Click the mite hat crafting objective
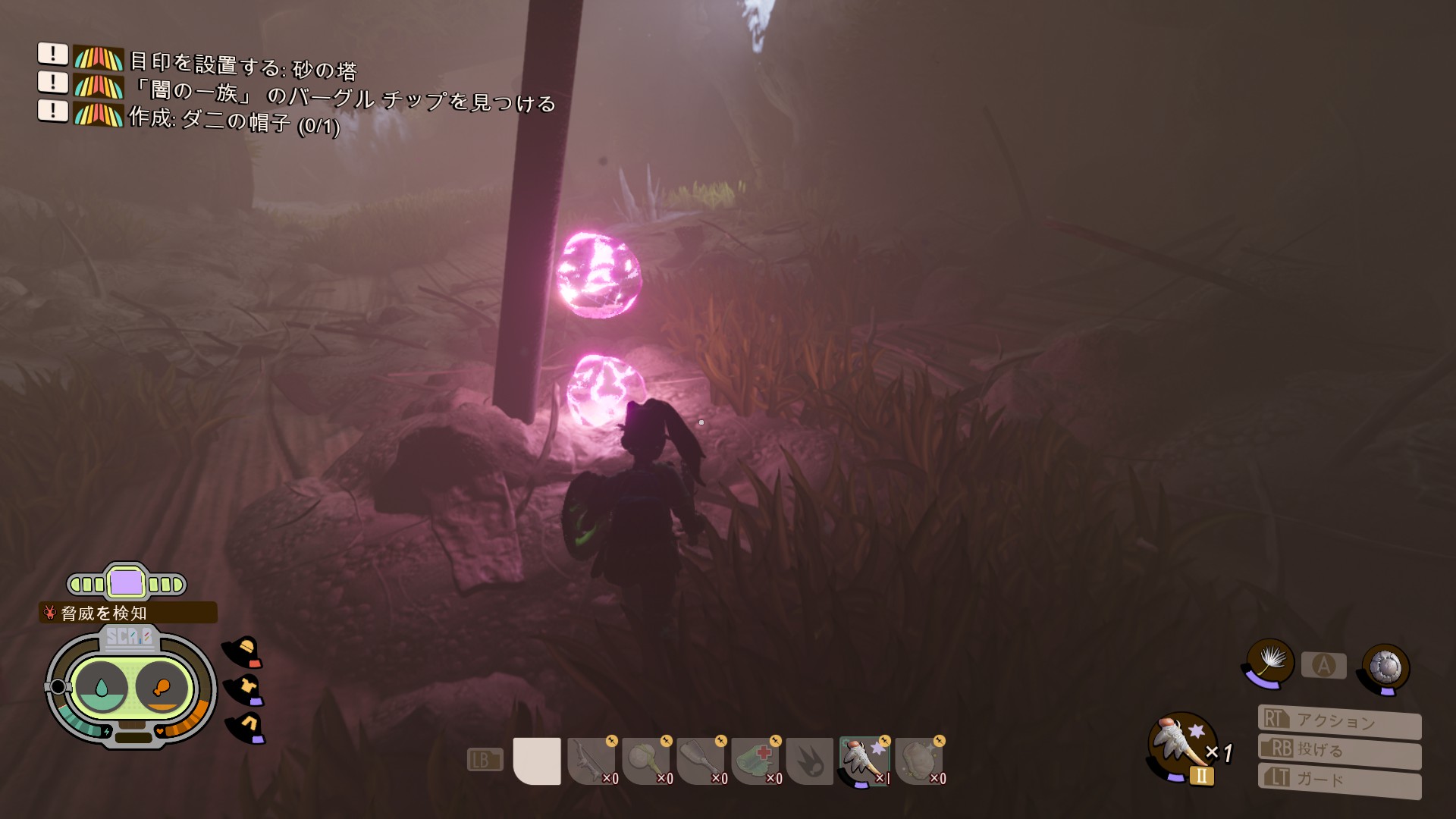The width and height of the screenshot is (1456, 819). pos(234,120)
